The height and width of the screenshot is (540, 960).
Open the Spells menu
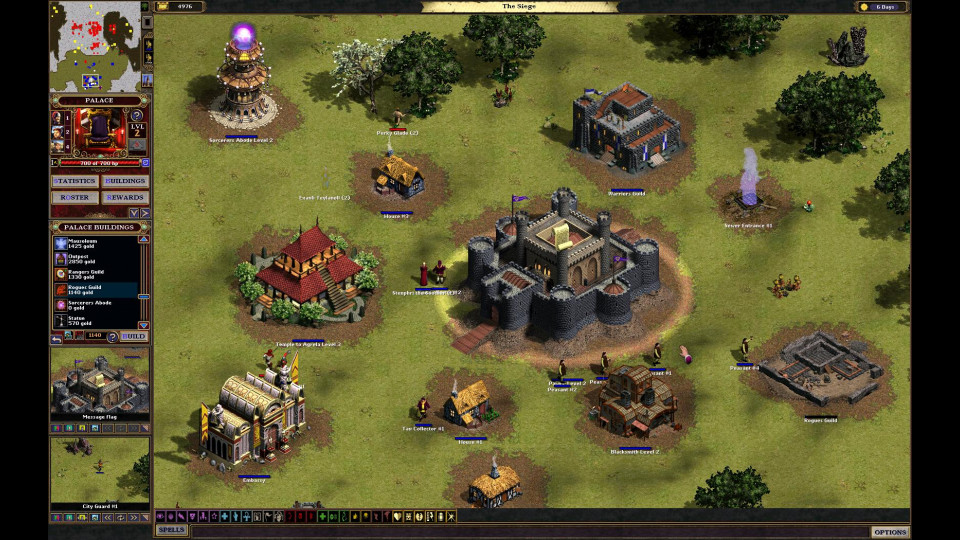(x=171, y=530)
